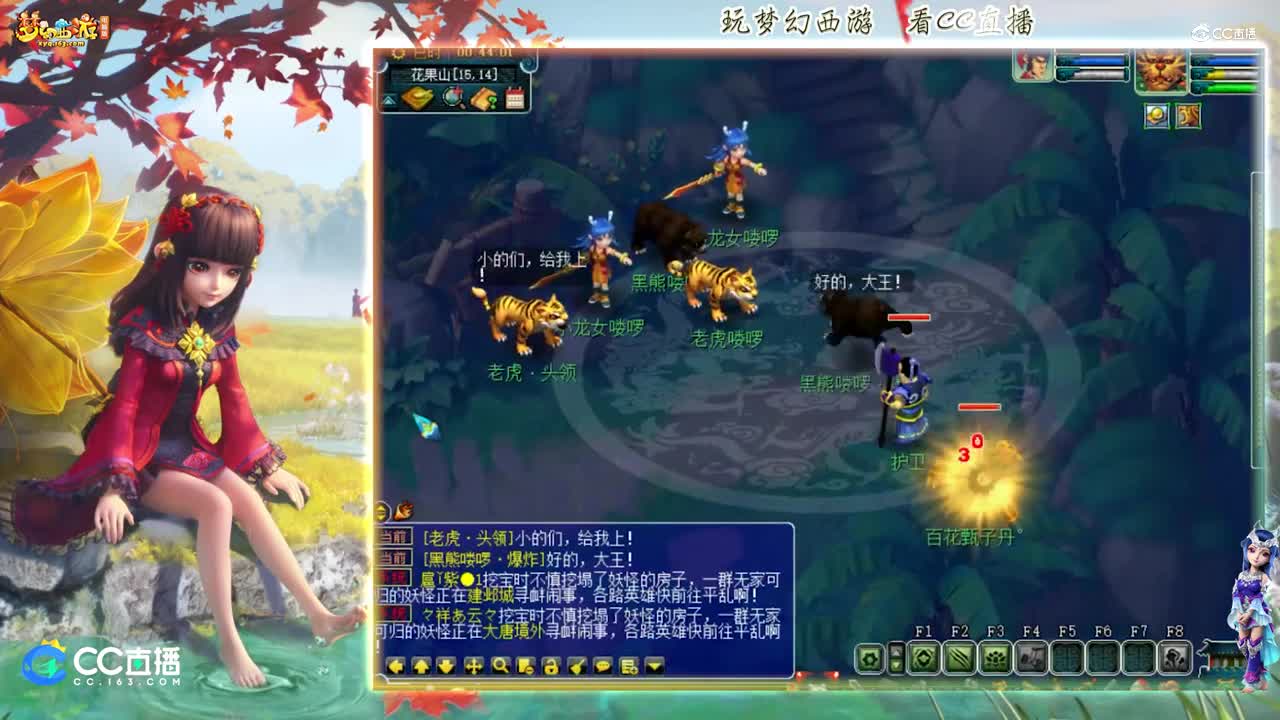Screen dimensions: 1280x720
Task: Click the up stepper arrow beside the skill bar
Action: click(896, 650)
